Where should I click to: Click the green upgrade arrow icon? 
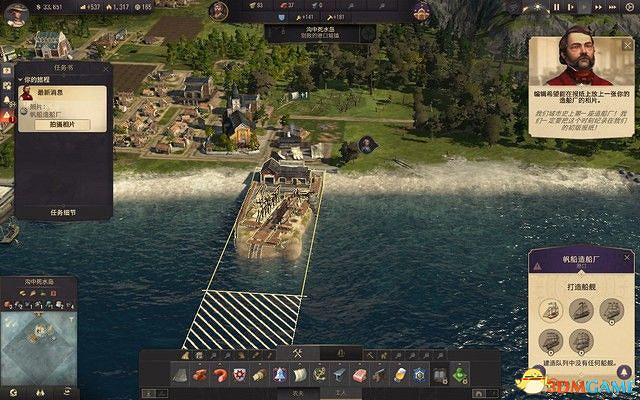coord(459,374)
